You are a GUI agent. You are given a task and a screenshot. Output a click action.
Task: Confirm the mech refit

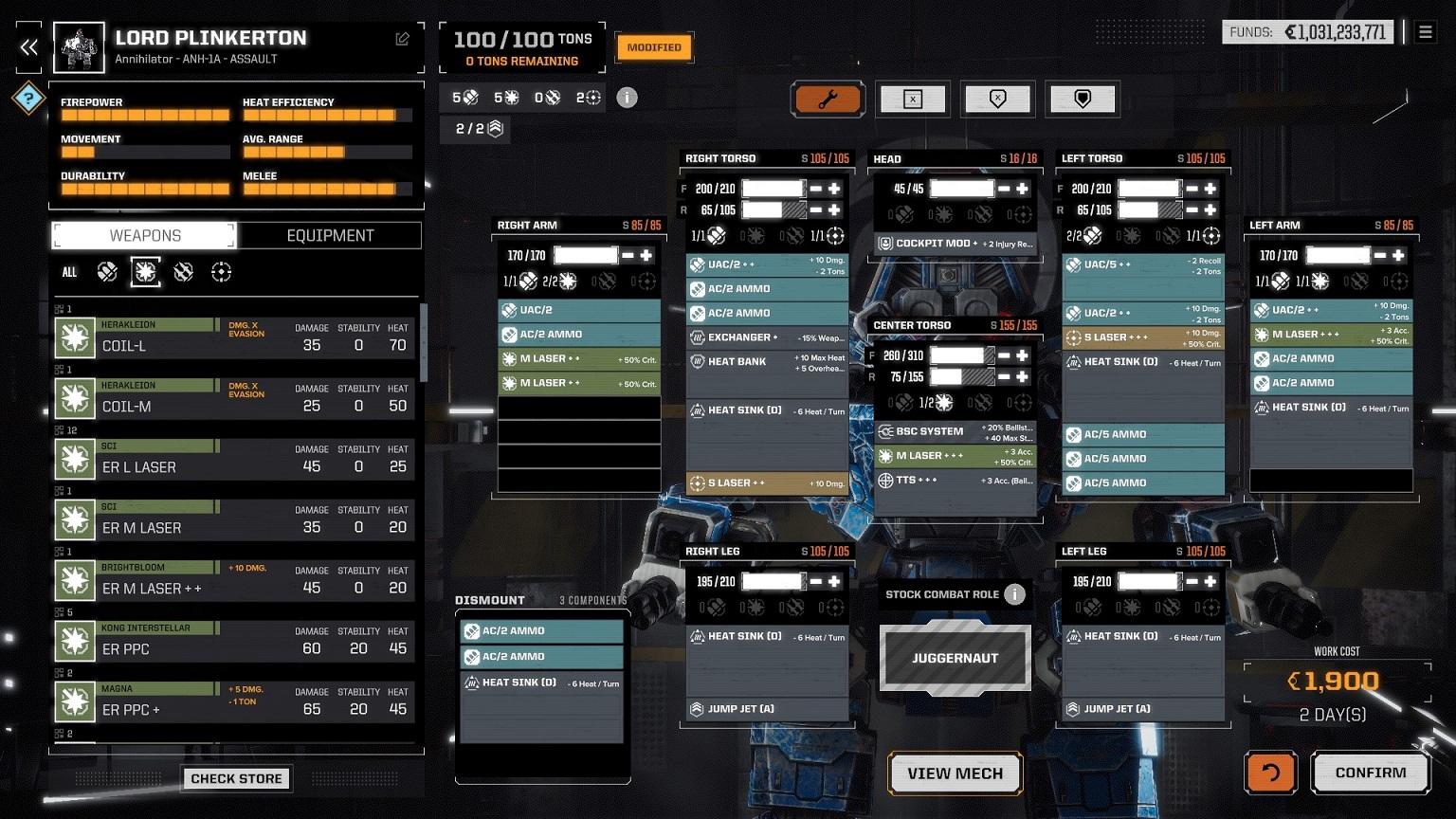point(1370,773)
